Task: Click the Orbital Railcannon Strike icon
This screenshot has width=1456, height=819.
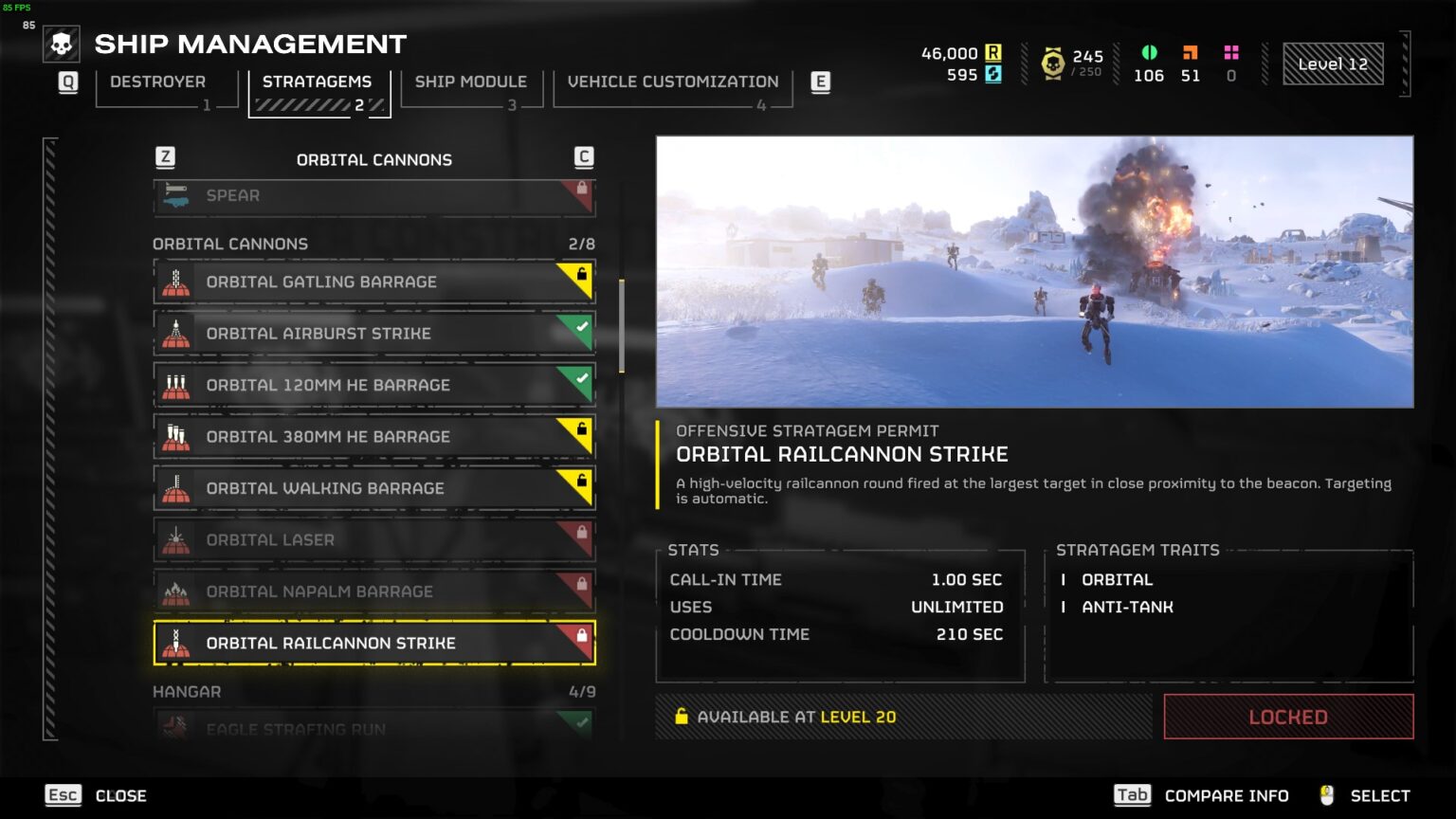Action: point(176,643)
